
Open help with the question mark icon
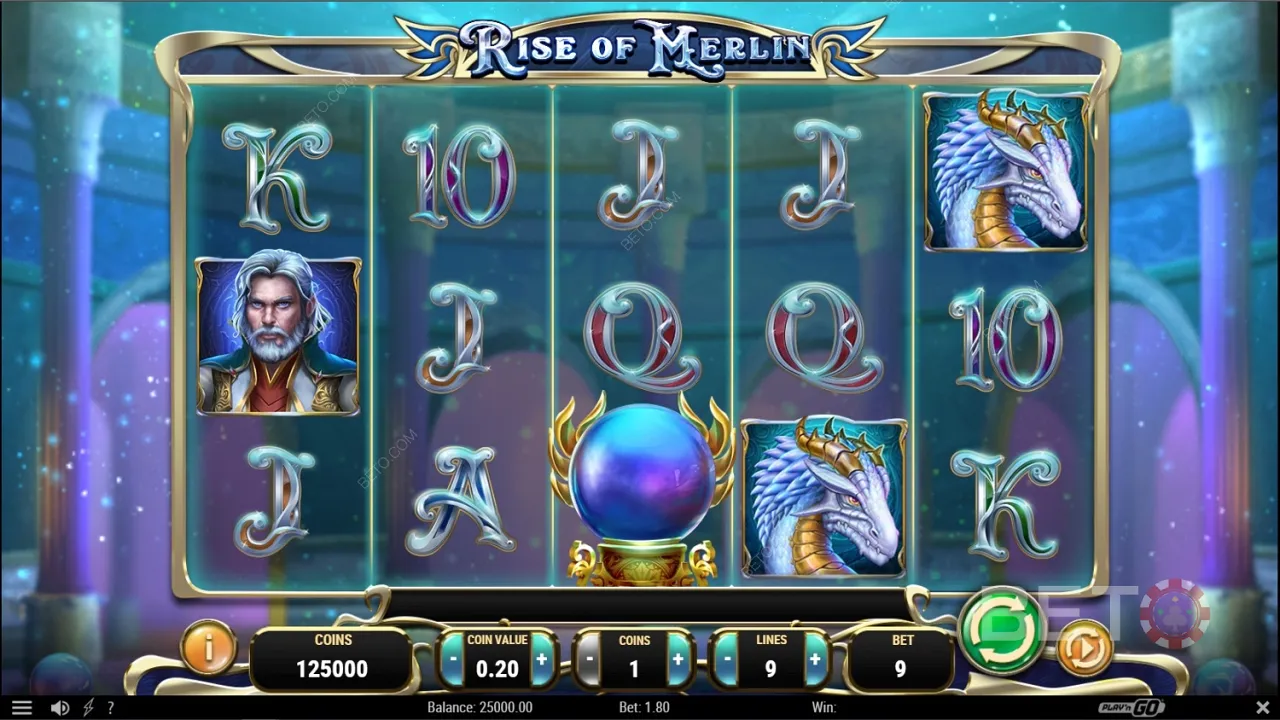pos(111,707)
